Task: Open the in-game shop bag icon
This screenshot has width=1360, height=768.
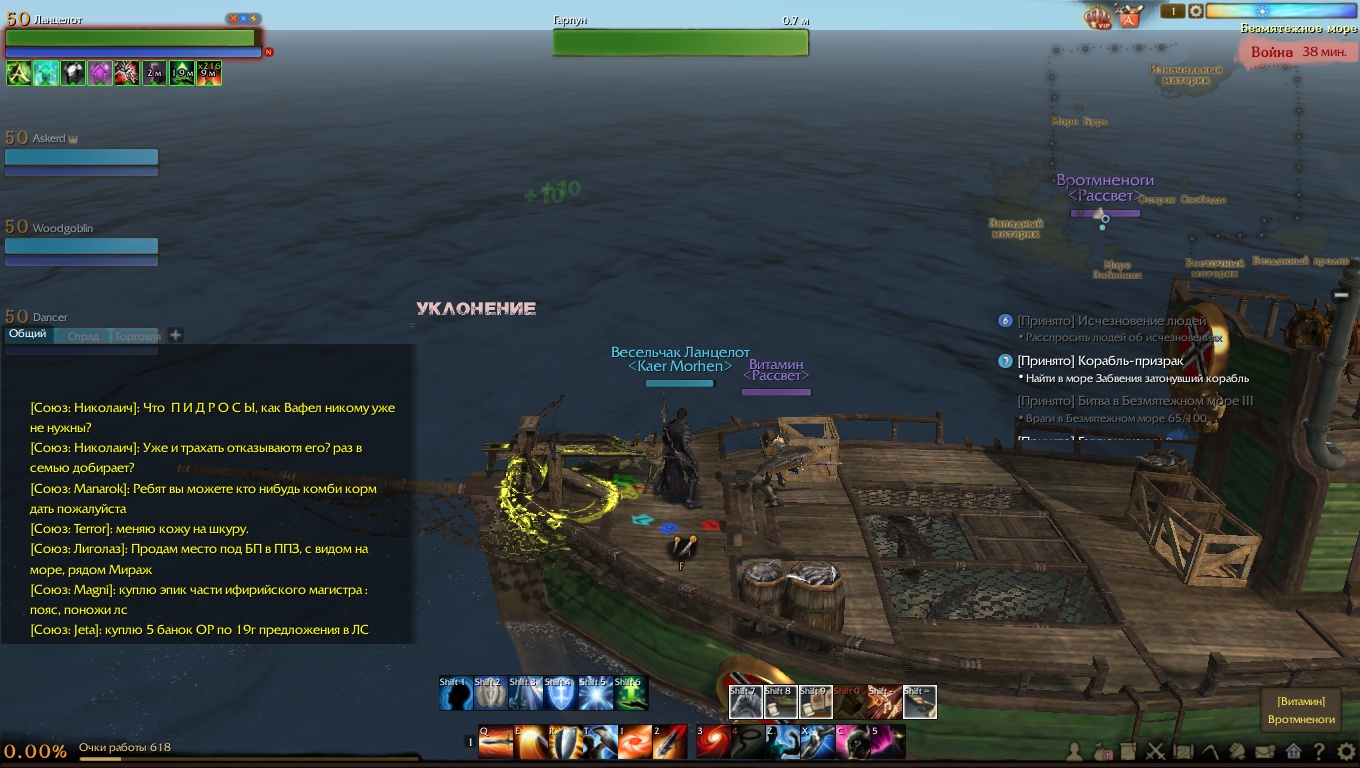Action: (x=1130, y=16)
